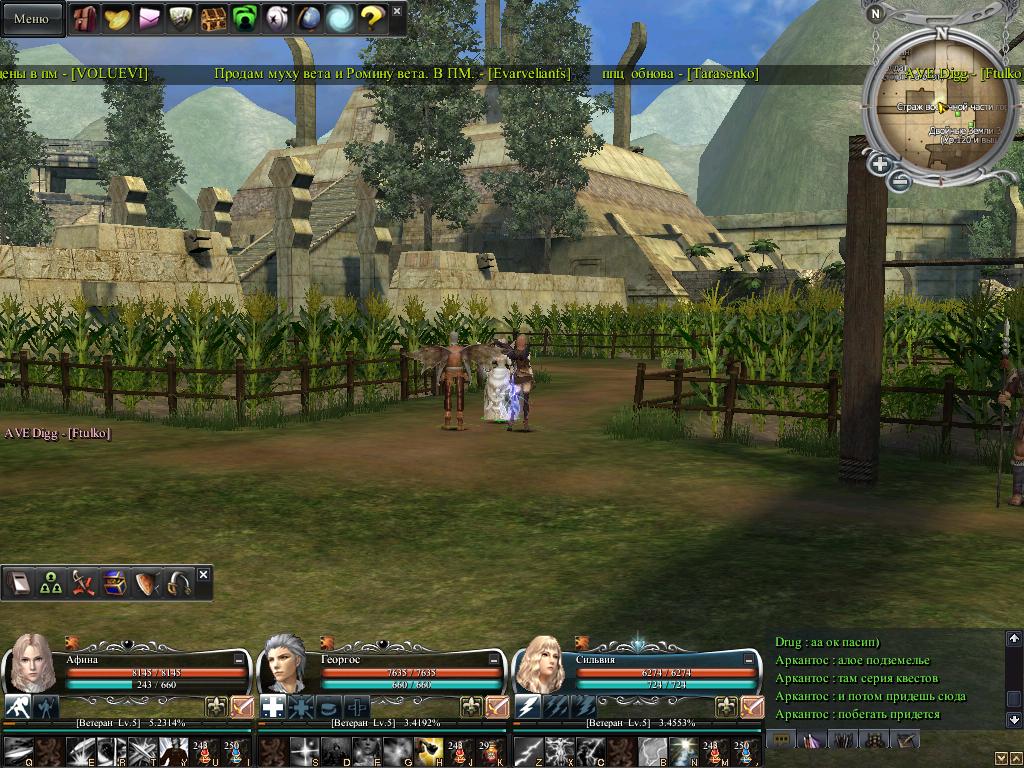This screenshot has width=1024, height=768.
Task: Click the crossed swords icon in small toolbar
Action: click(83, 584)
